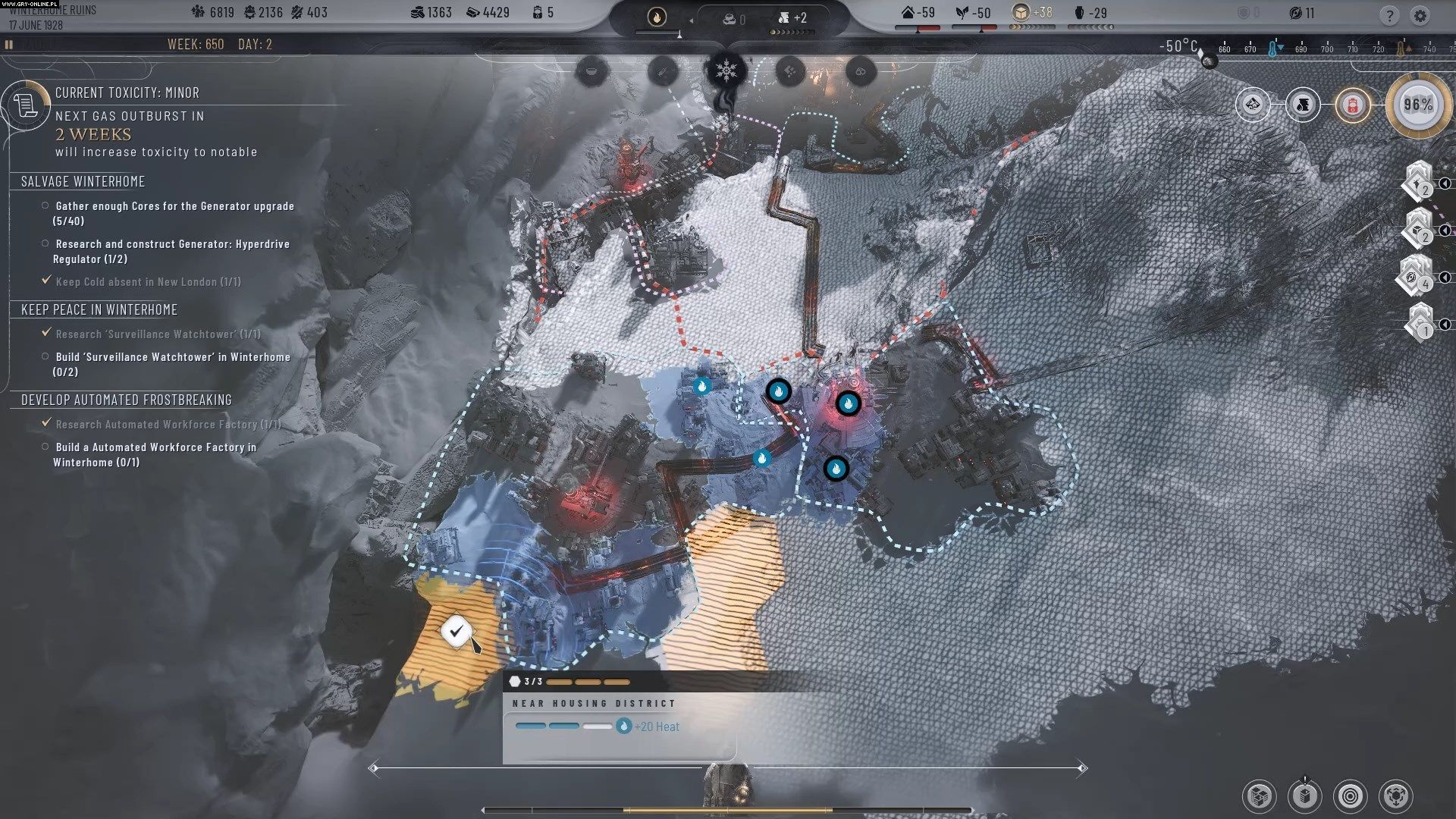Click the oil barrel colony icon
The height and width of the screenshot is (819, 1456).
1303,105
